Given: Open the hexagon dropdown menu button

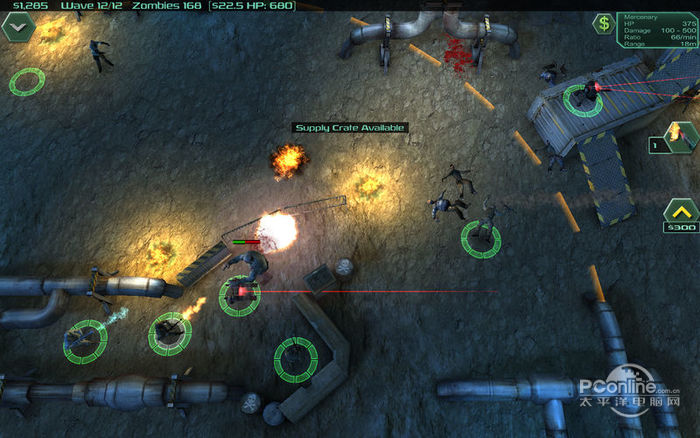Looking at the screenshot, I should [20, 27].
